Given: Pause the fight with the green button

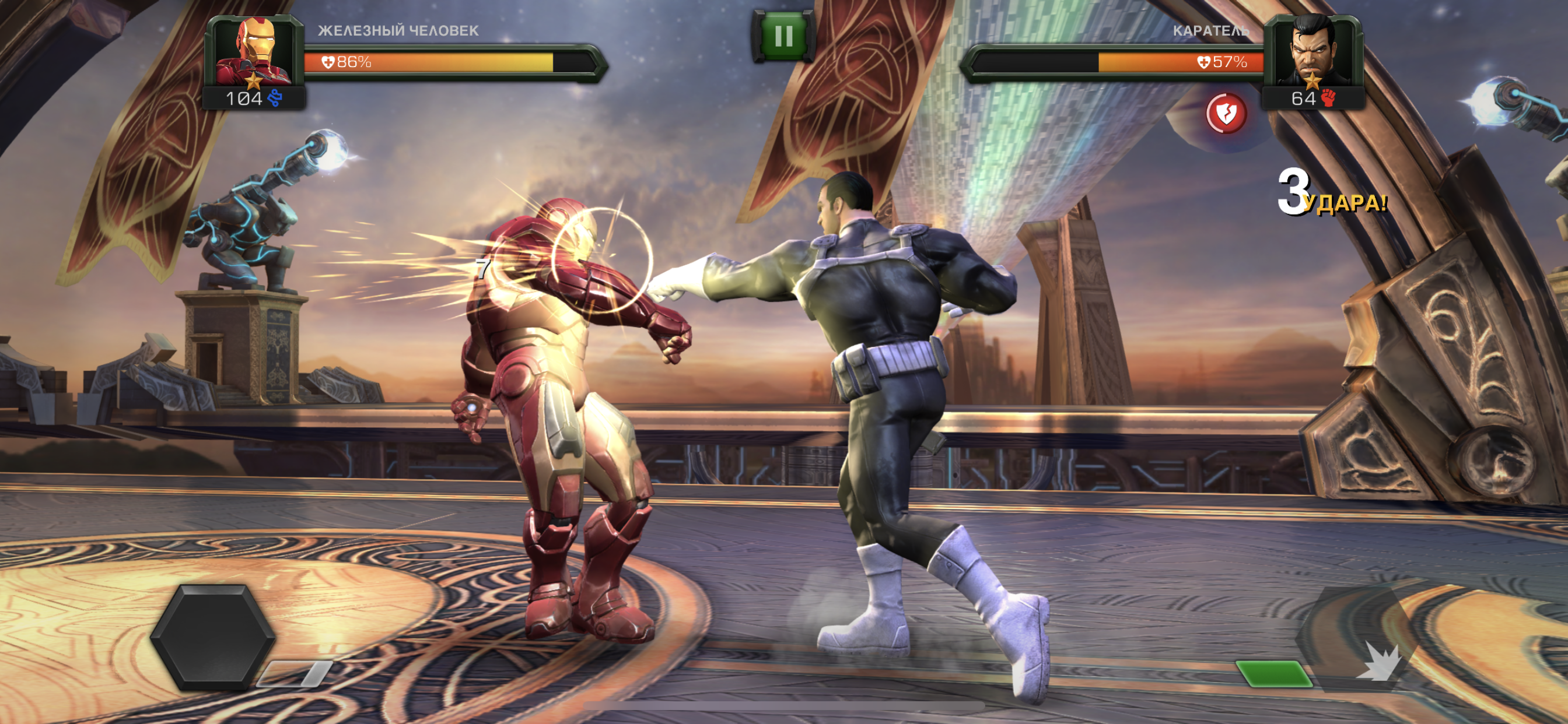Looking at the screenshot, I should point(783,37).
